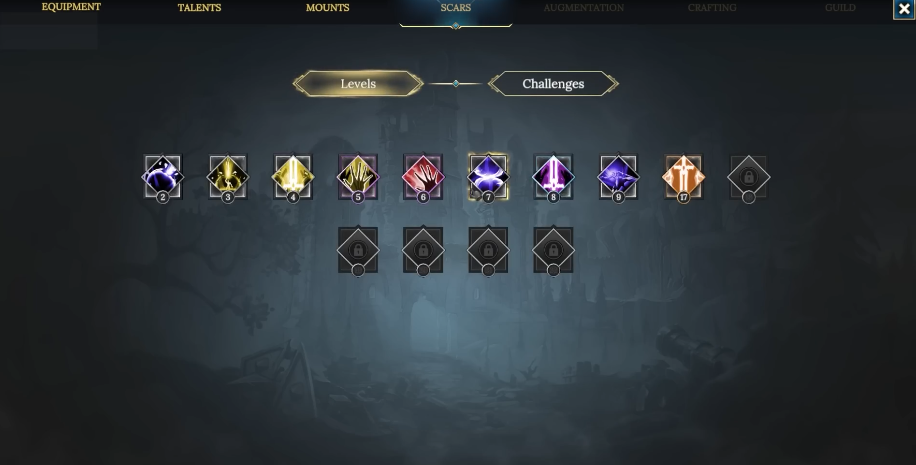Pick the level 8 purple sword scar

pos(553,177)
